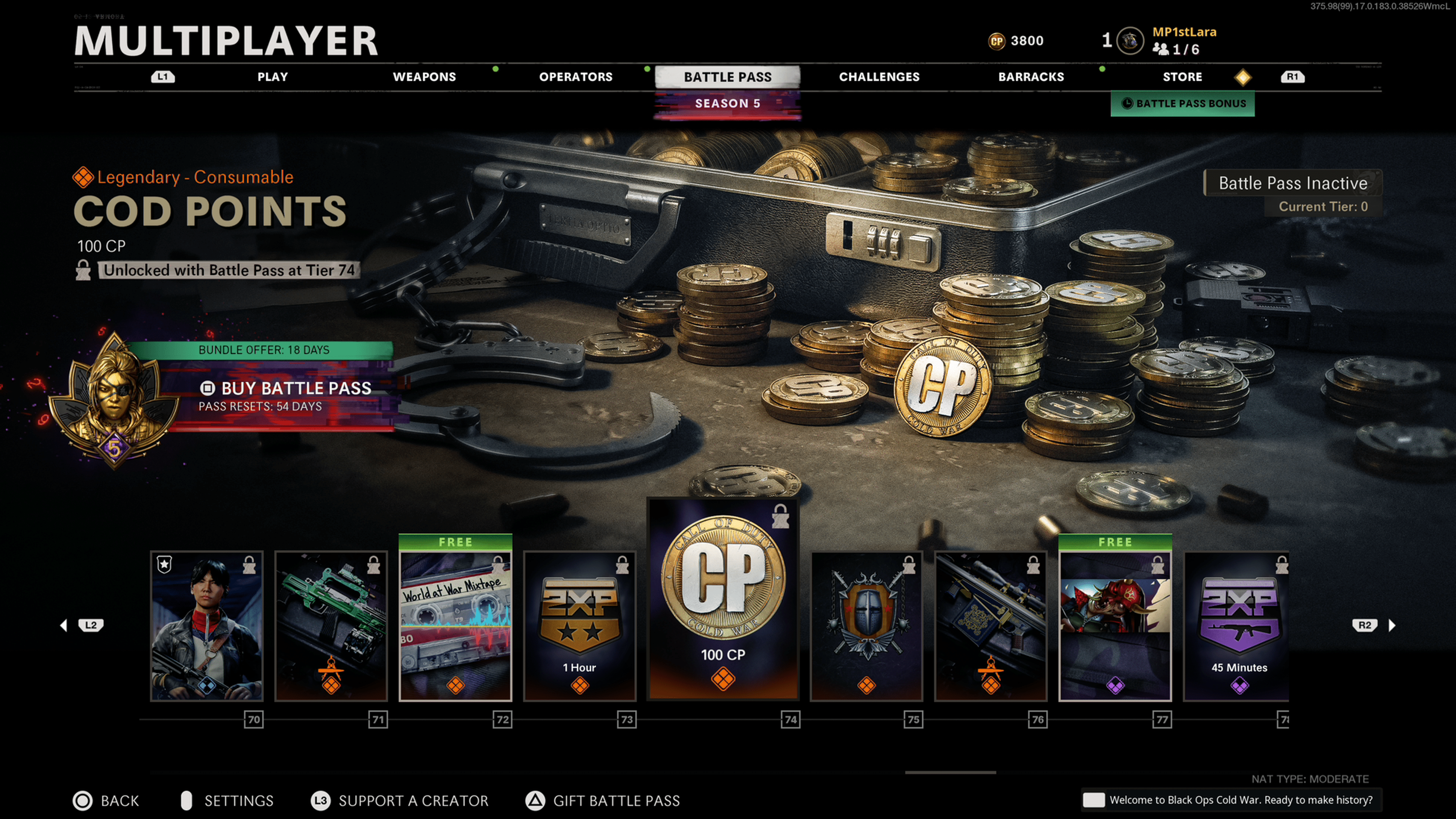
Task: Open the Store tab
Action: pyautogui.click(x=1183, y=77)
